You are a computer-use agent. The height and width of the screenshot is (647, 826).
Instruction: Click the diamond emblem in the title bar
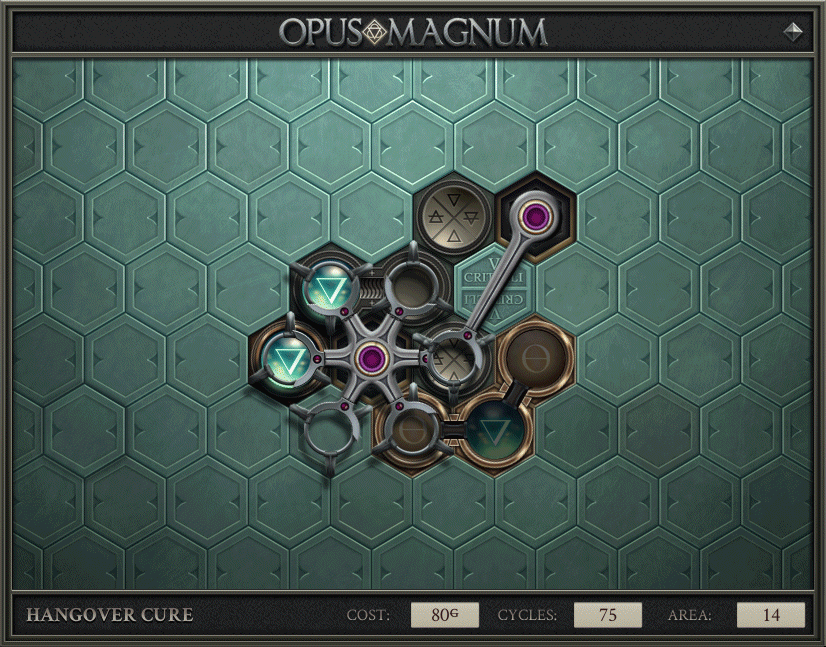click(x=794, y=31)
